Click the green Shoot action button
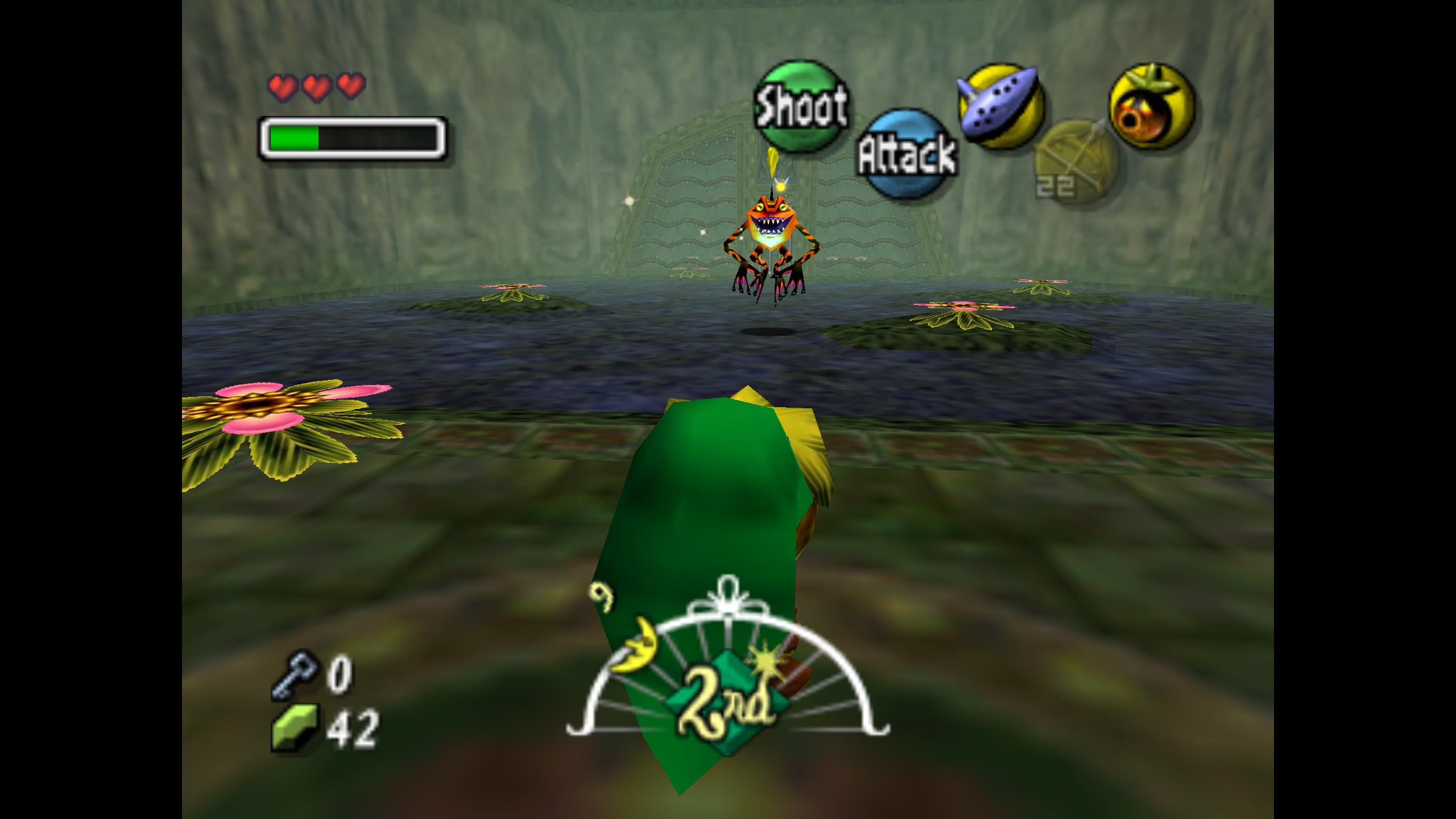 (x=800, y=106)
